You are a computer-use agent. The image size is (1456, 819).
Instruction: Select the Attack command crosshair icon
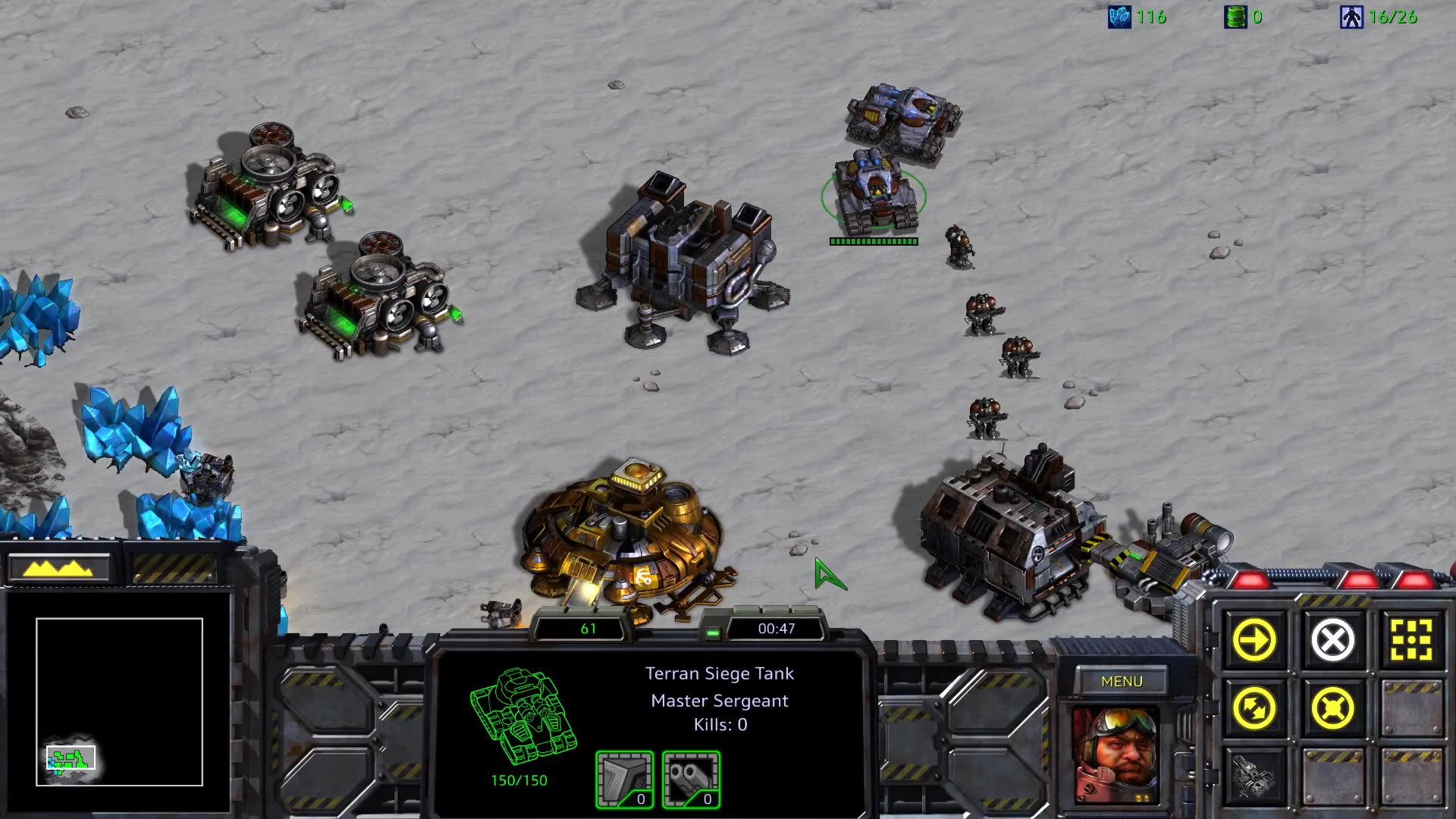1411,641
